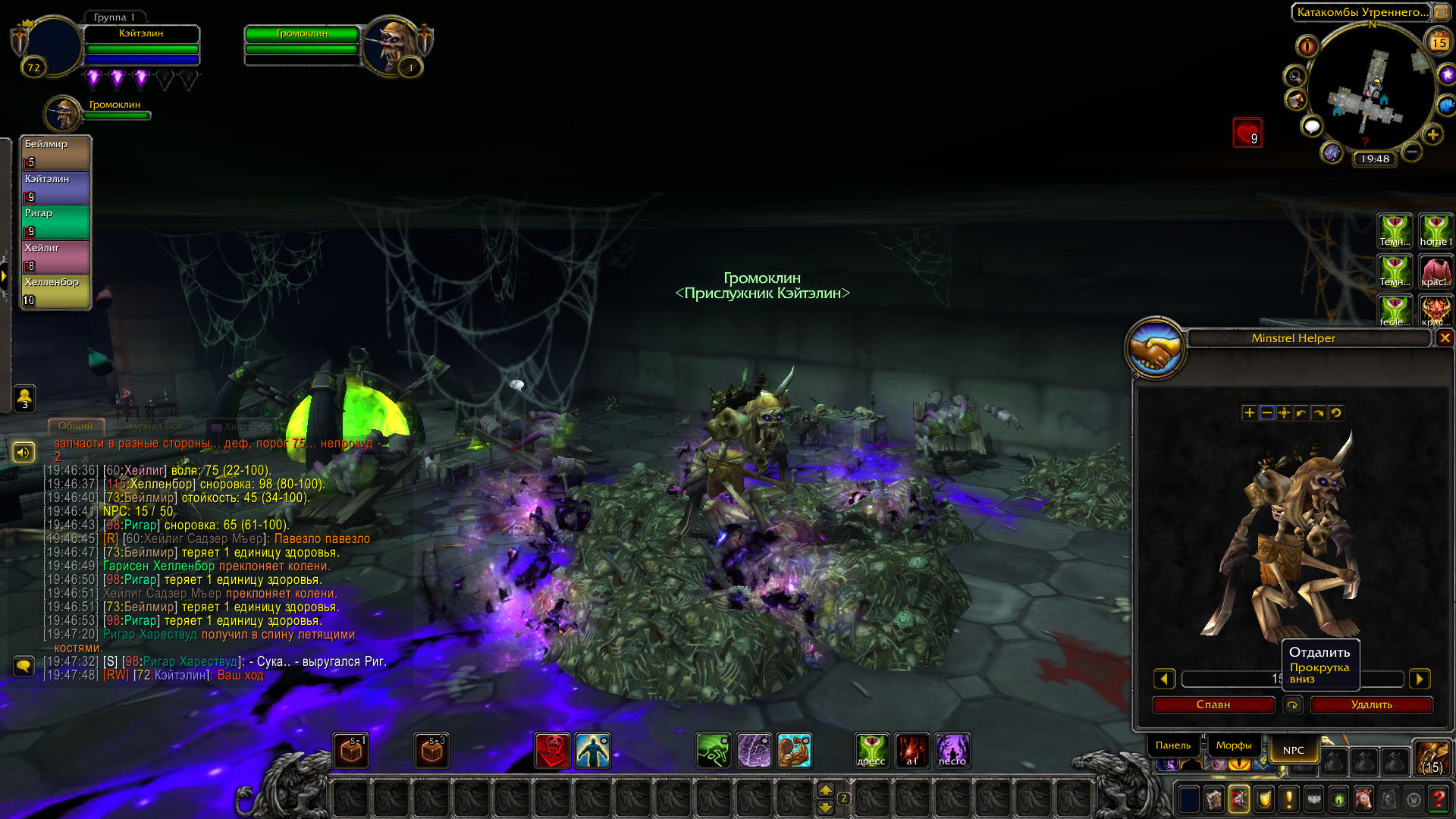Zoom in the minimap
1456x819 pixels.
[1432, 135]
